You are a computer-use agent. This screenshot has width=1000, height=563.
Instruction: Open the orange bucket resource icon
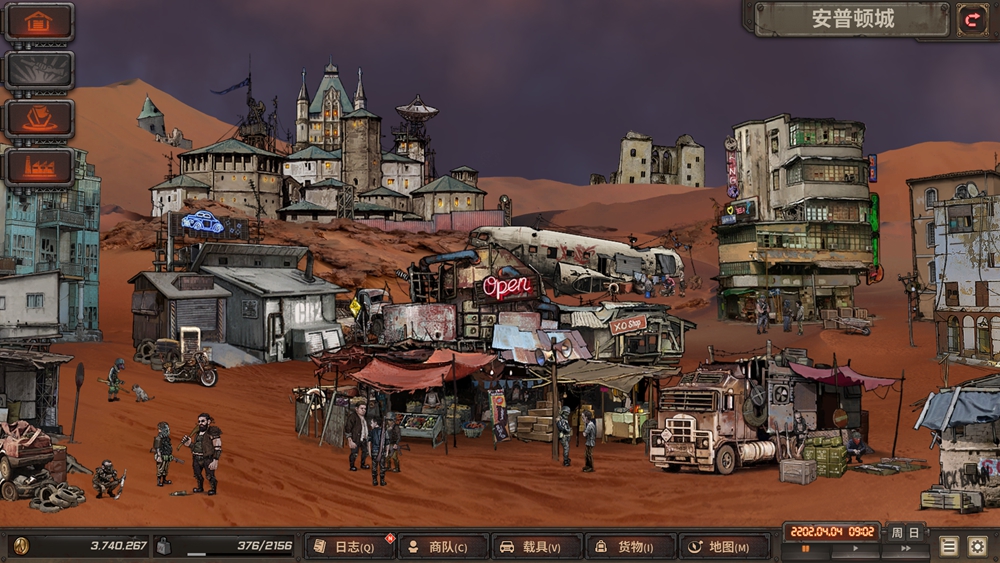tap(39, 118)
